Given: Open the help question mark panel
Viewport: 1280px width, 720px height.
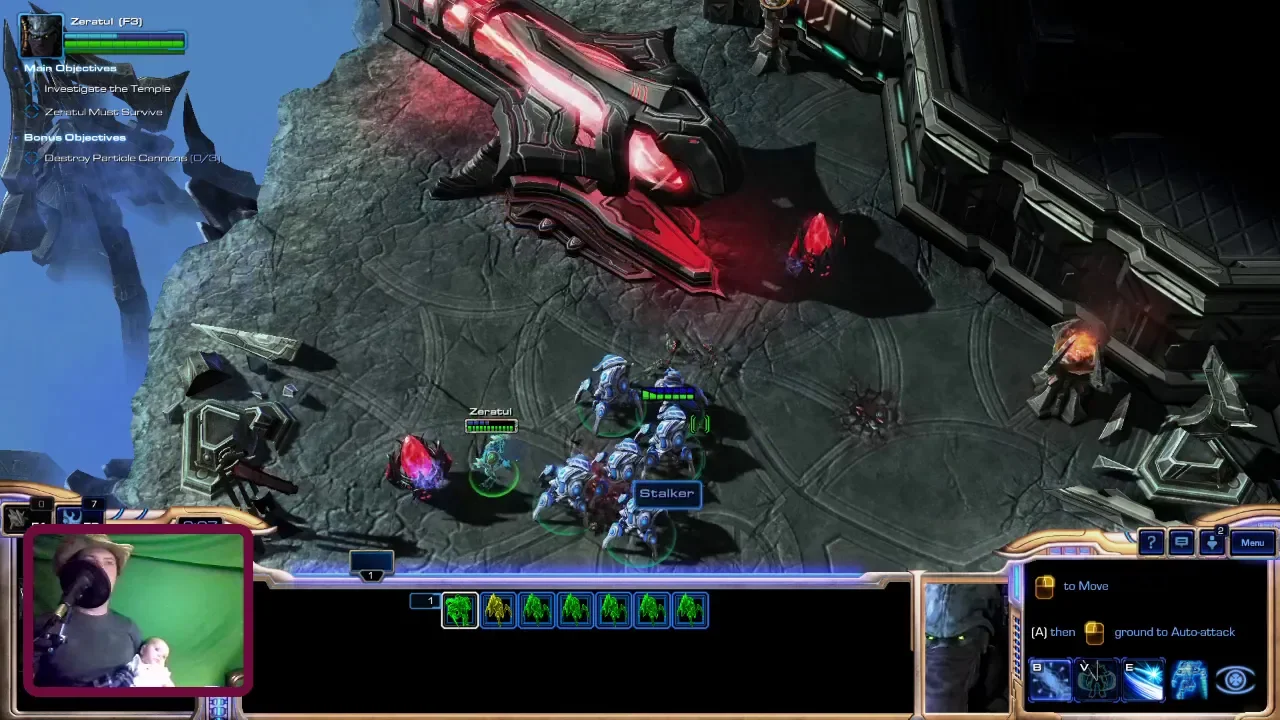Looking at the screenshot, I should pos(1151,543).
